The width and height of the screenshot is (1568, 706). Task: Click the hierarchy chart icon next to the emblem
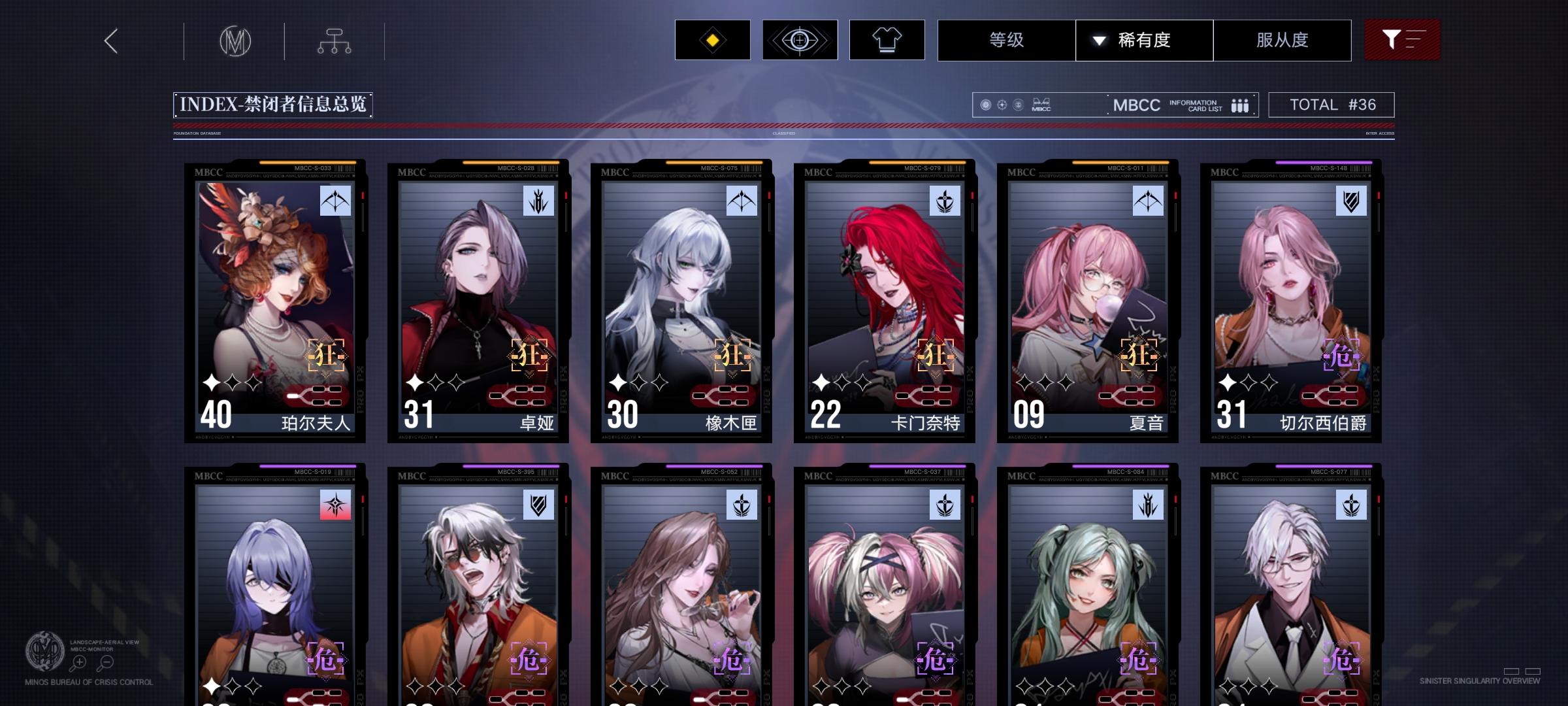335,39
